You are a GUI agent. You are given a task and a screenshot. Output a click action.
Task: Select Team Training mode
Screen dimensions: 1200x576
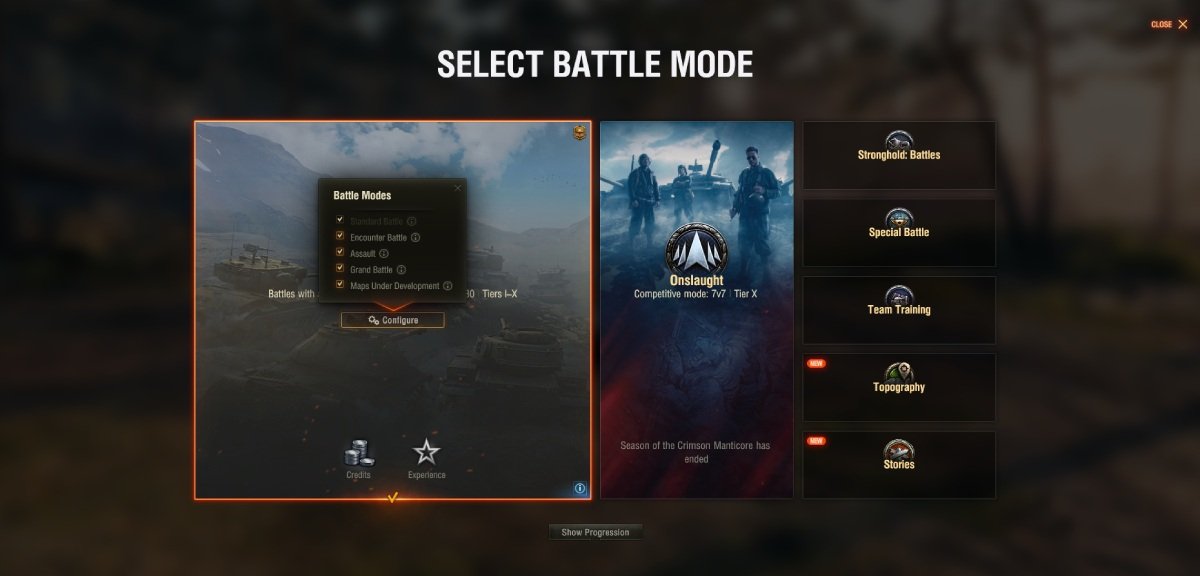tap(899, 310)
